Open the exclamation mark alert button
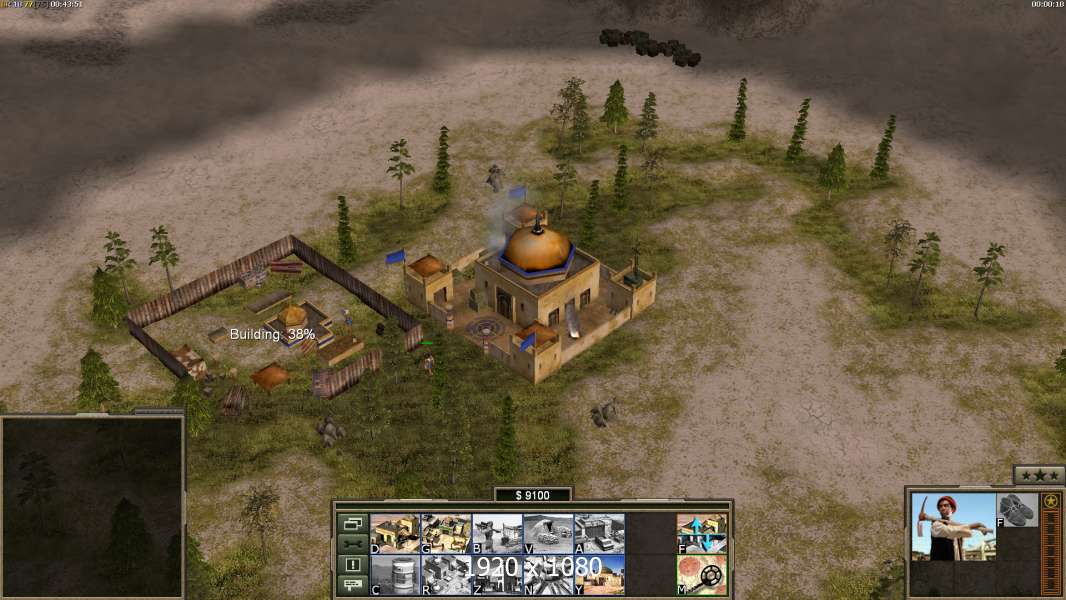The image size is (1066, 600). [353, 565]
